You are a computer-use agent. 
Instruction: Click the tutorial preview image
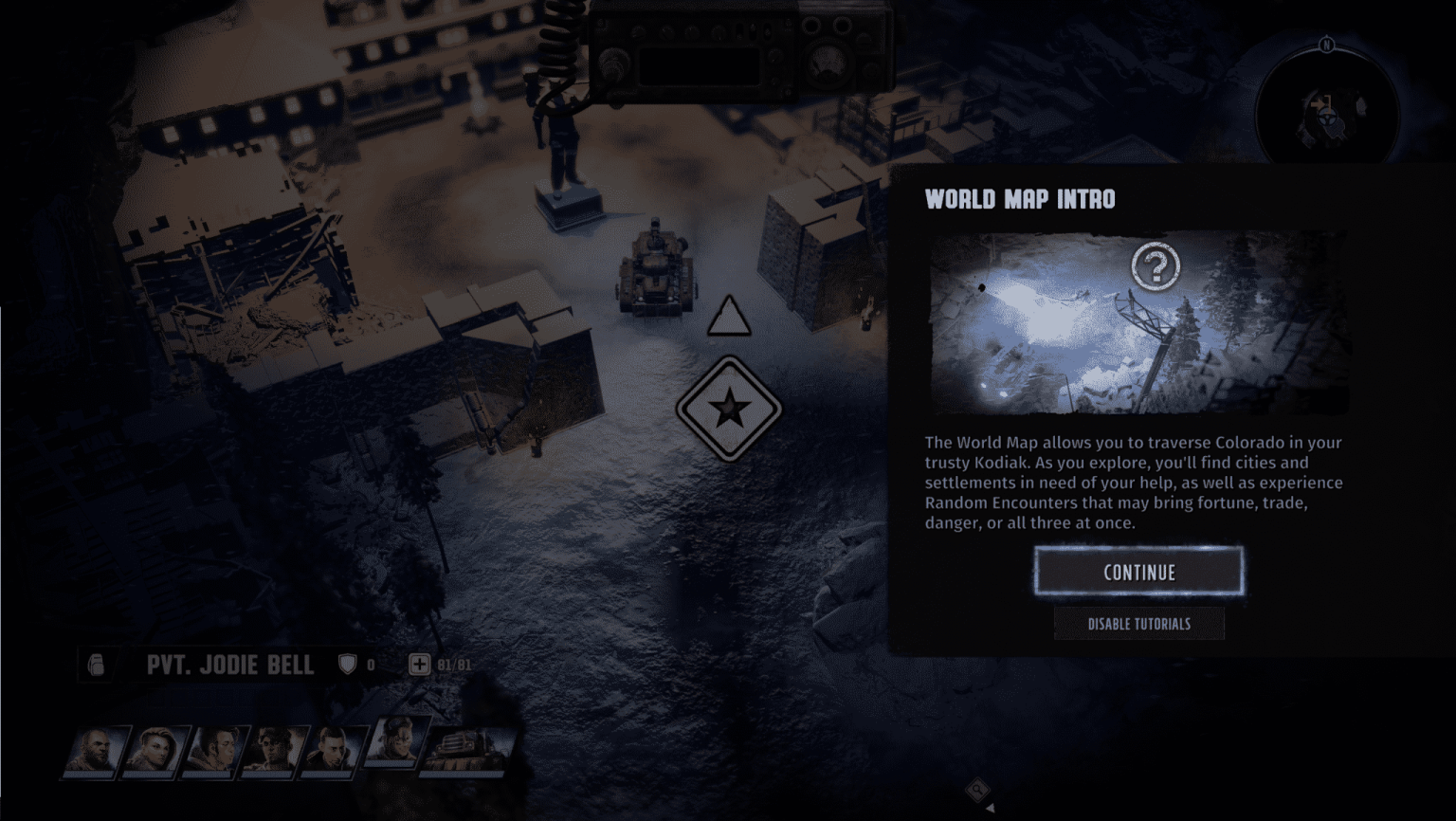tap(1137, 322)
